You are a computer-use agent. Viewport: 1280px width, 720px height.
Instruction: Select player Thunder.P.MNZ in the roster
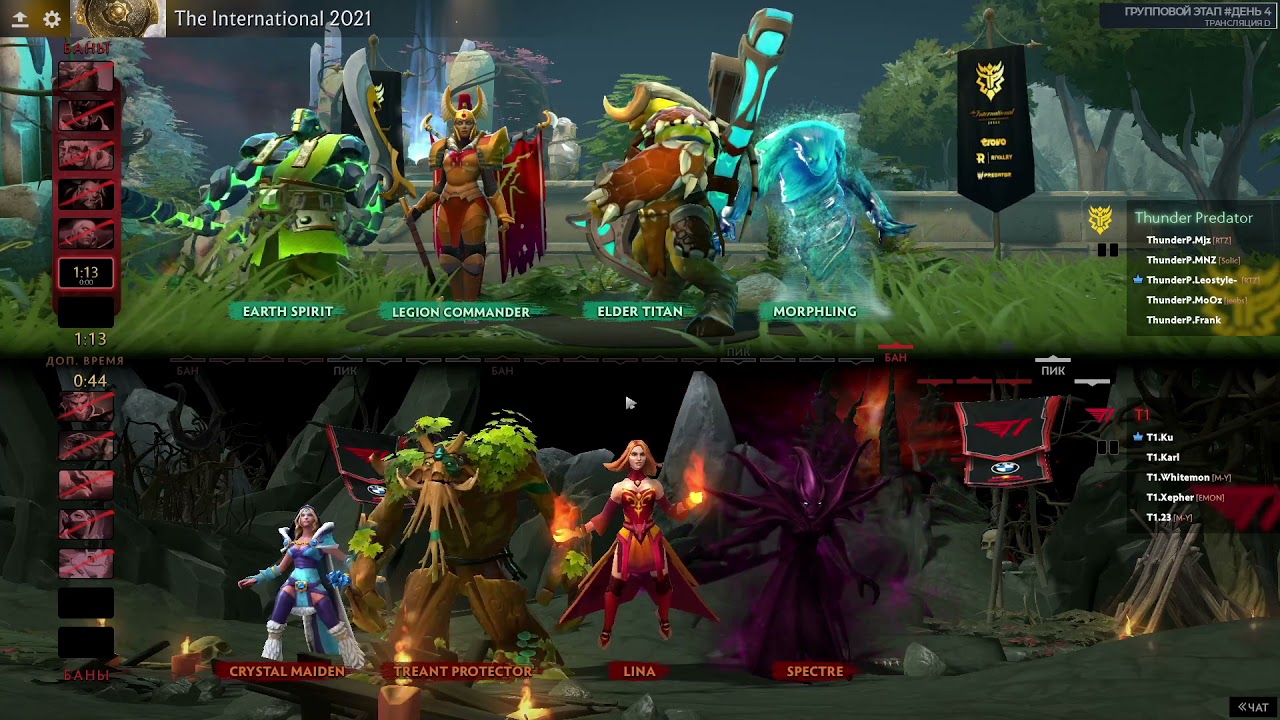click(x=1181, y=260)
